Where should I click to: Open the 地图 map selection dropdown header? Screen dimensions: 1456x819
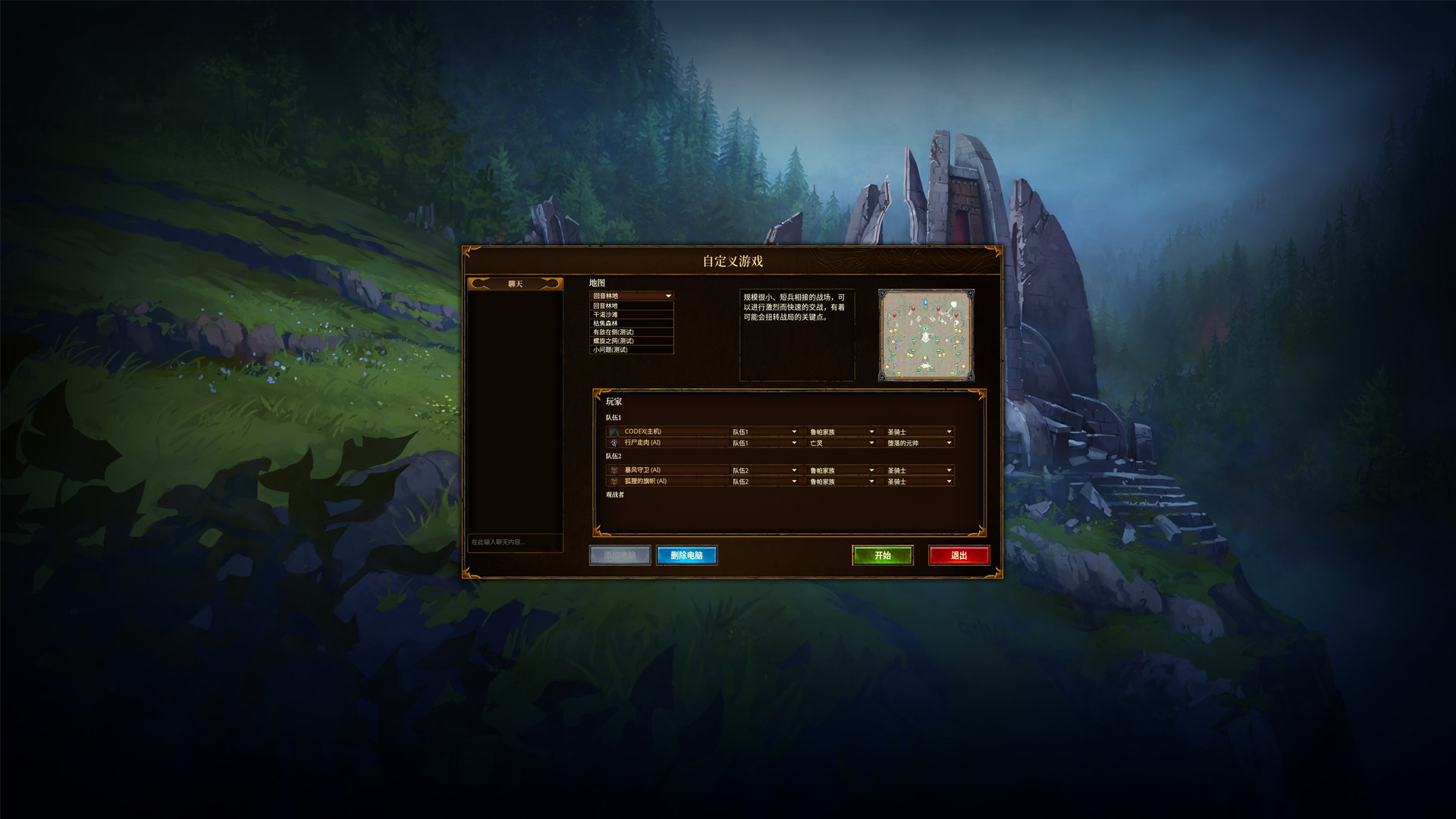point(631,296)
